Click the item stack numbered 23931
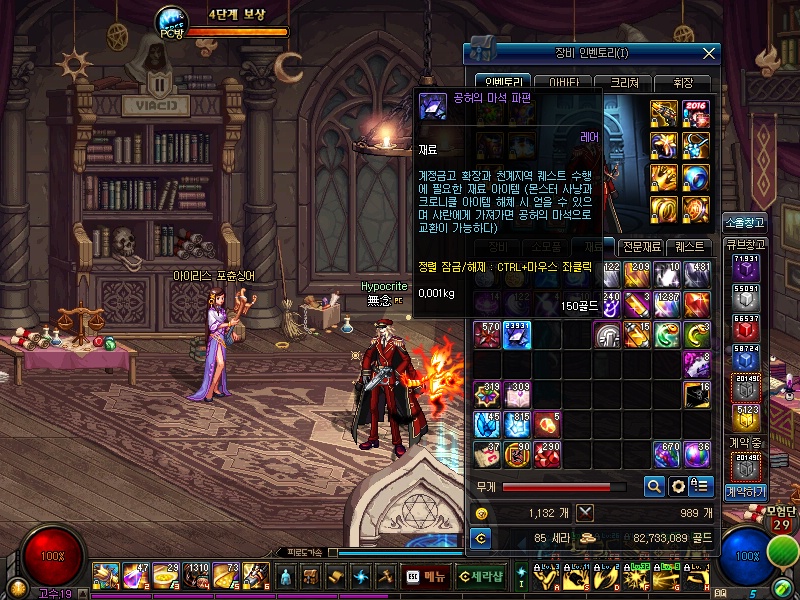Image resolution: width=800 pixels, height=600 pixels. coord(517,335)
